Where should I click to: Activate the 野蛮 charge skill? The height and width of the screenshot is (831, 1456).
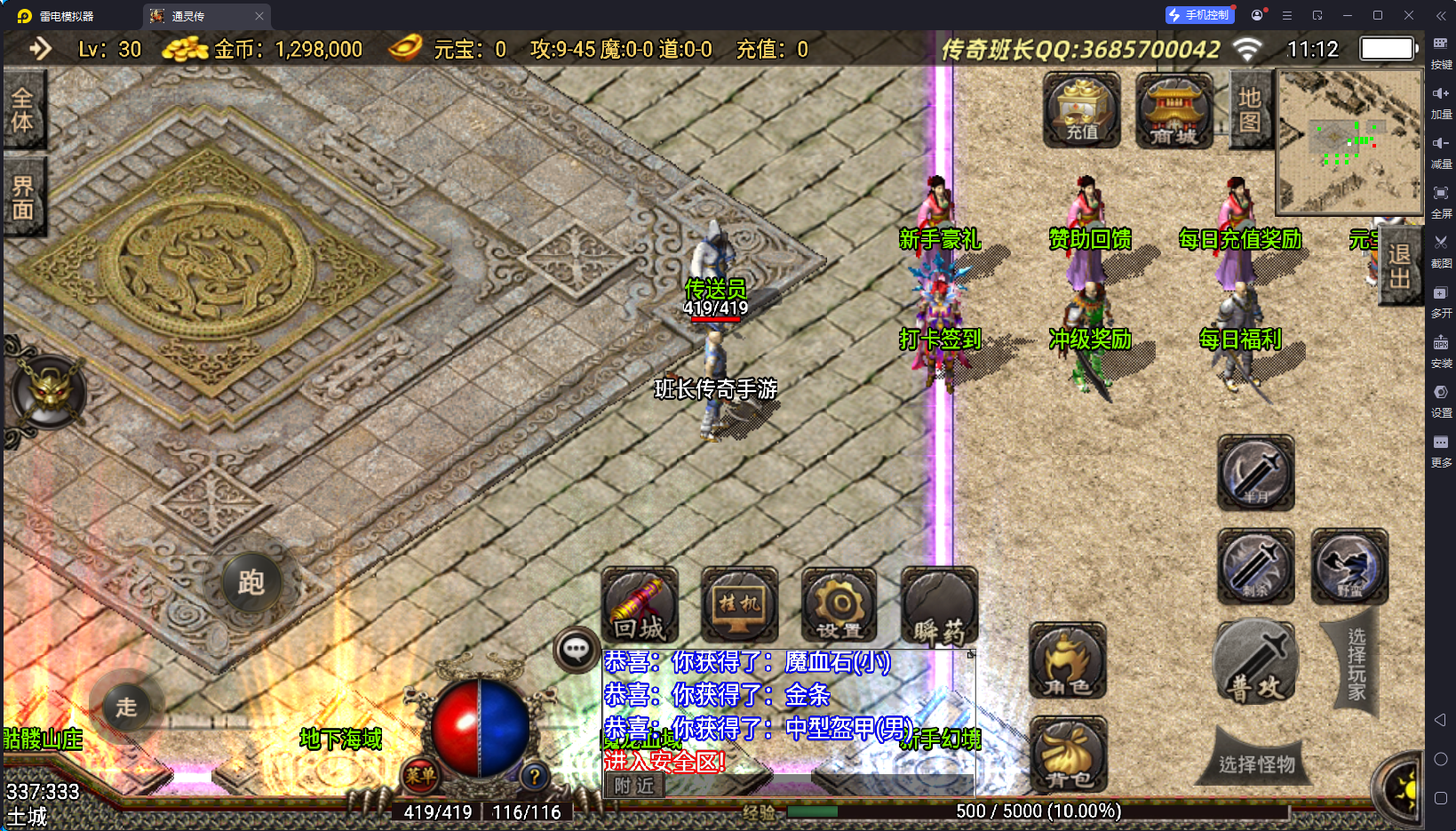tap(1349, 566)
